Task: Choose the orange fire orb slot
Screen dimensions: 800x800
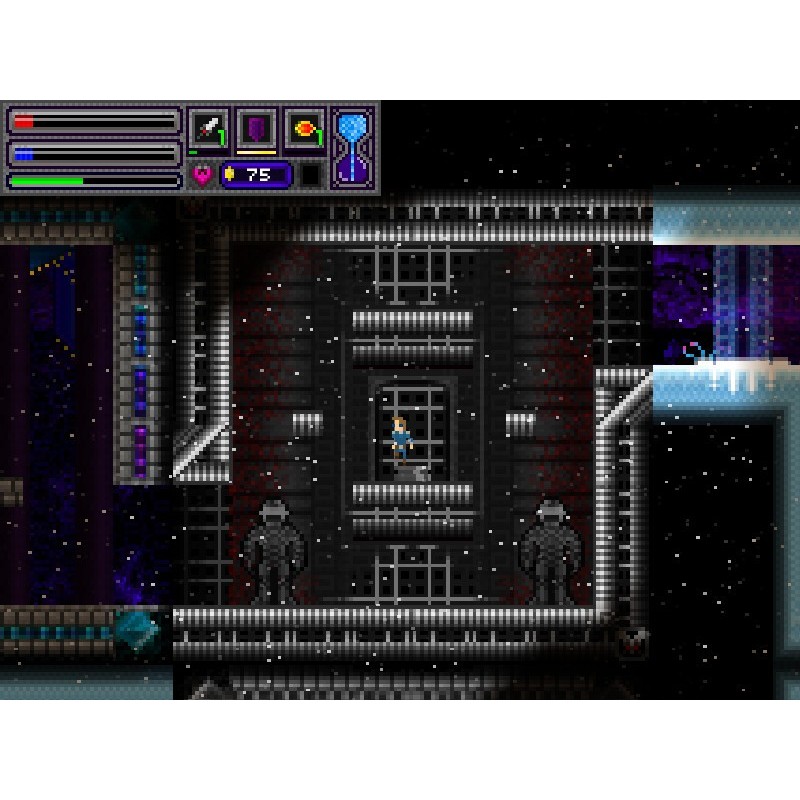Action: pos(304,129)
